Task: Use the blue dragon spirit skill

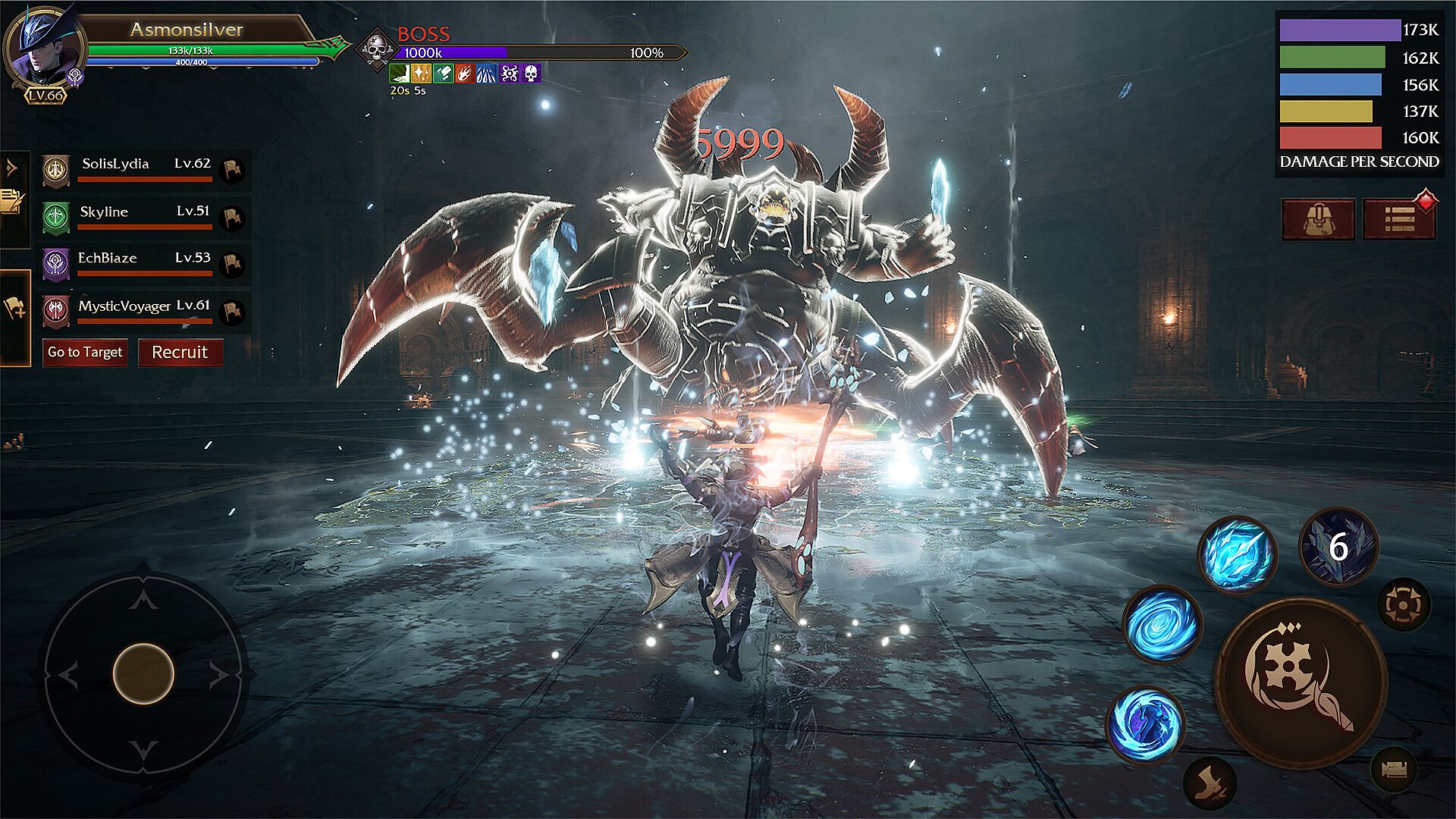Action: pyautogui.click(x=1145, y=724)
